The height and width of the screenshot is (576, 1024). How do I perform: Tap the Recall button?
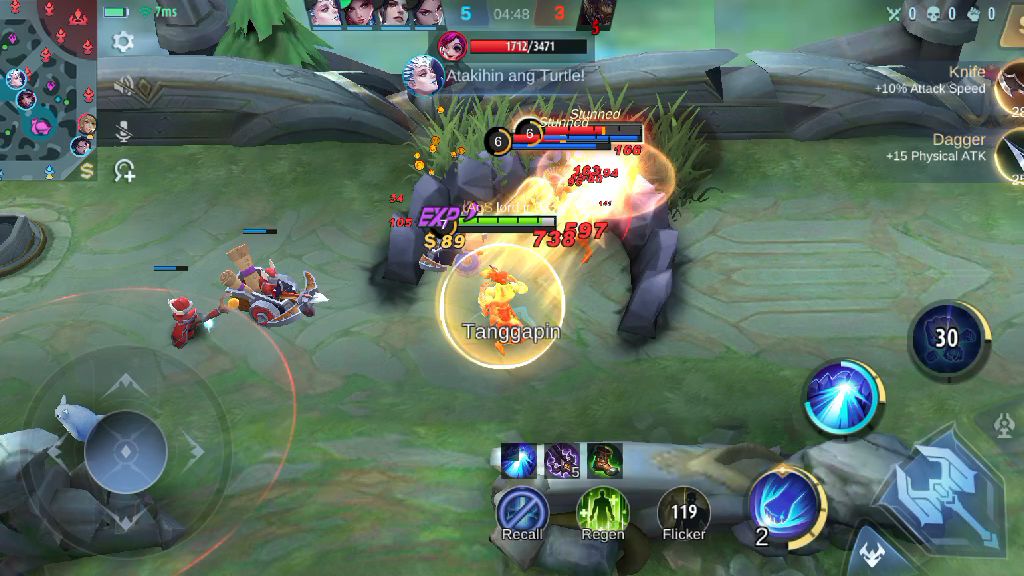(522, 509)
